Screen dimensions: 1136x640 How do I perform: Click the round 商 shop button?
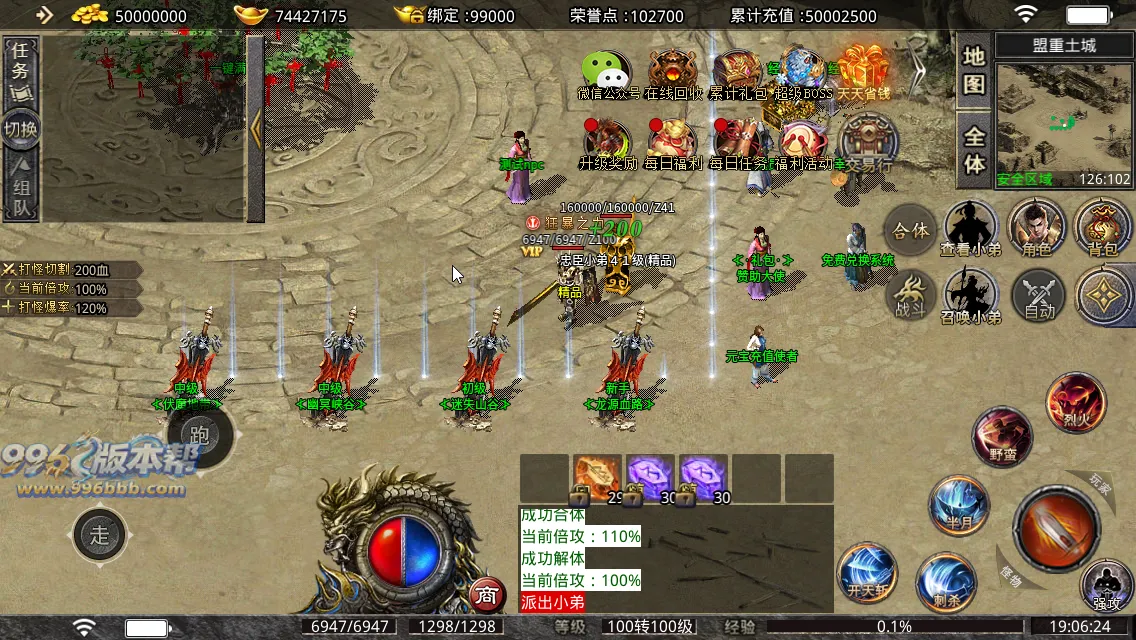(486, 595)
